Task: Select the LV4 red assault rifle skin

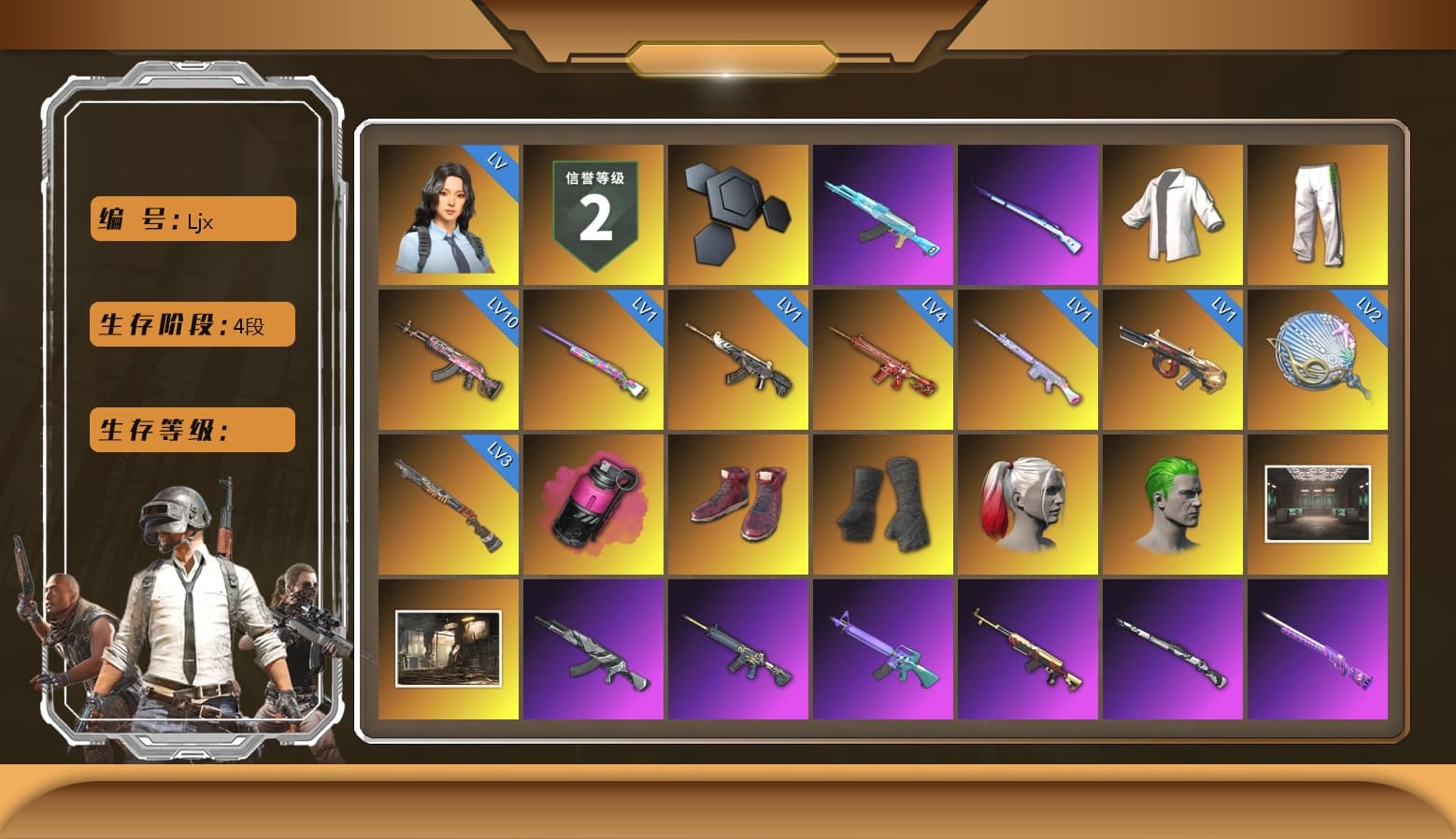Action: [x=883, y=358]
